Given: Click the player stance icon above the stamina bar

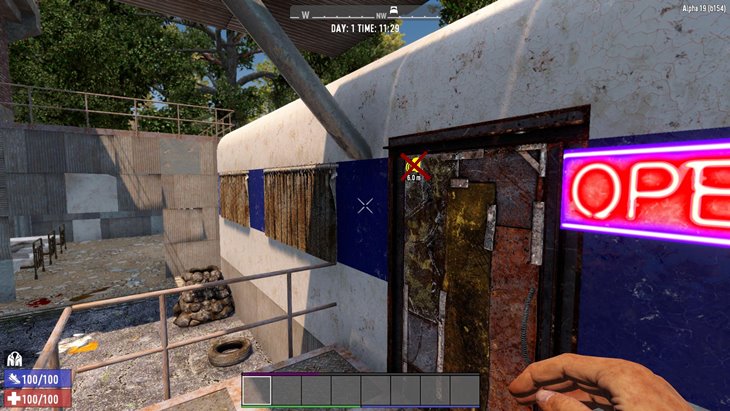Looking at the screenshot, I should pos(14,359).
